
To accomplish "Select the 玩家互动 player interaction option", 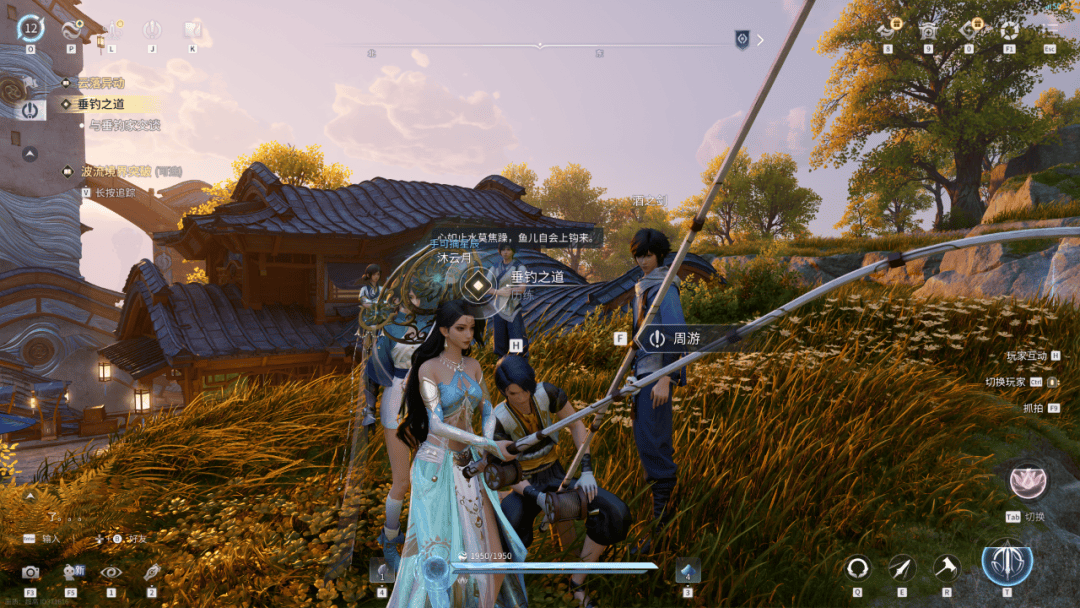I will point(1026,355).
